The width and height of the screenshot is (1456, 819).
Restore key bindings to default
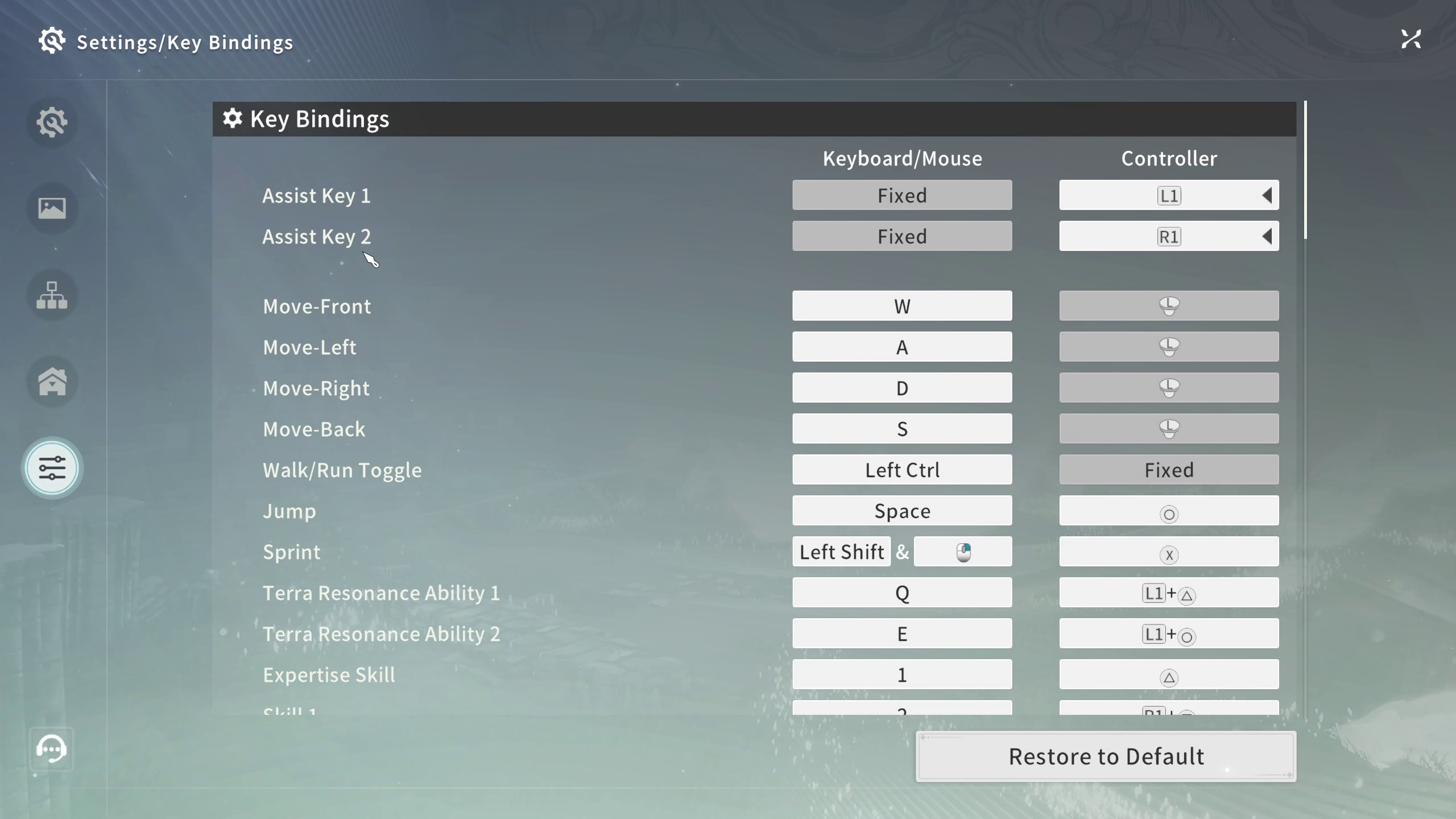point(1106,756)
